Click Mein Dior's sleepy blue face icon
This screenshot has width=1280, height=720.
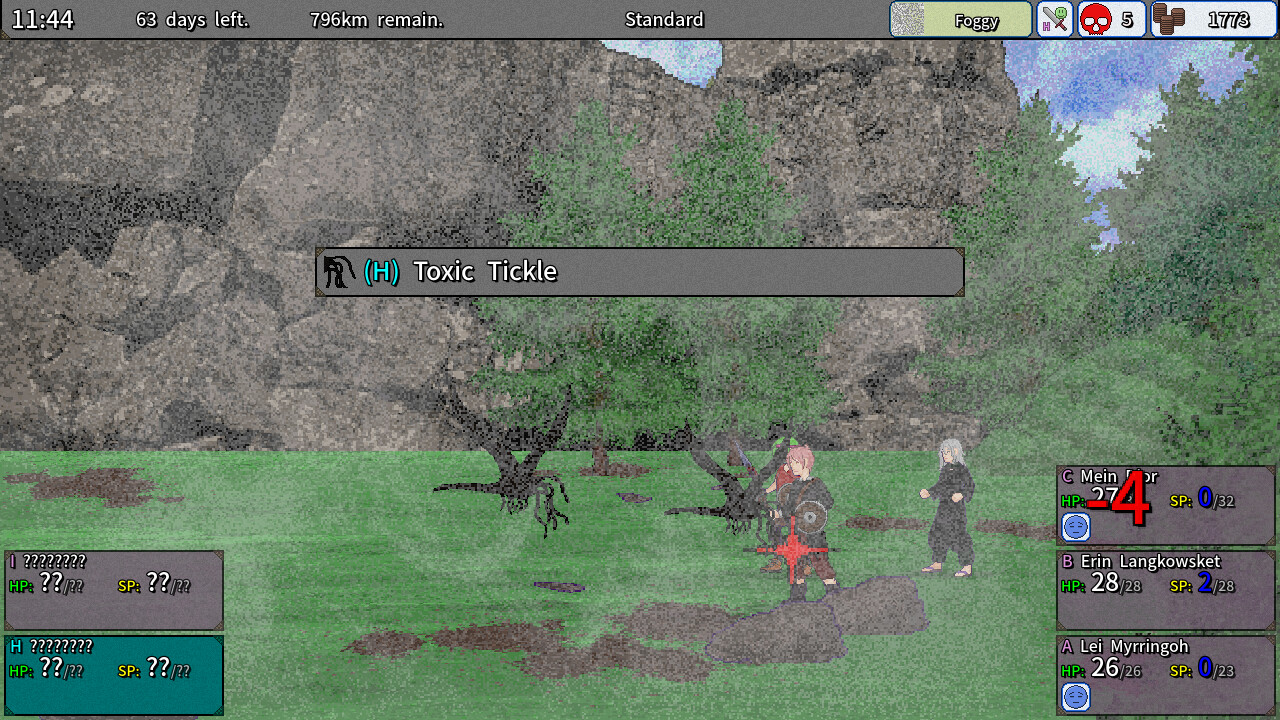point(1076,528)
